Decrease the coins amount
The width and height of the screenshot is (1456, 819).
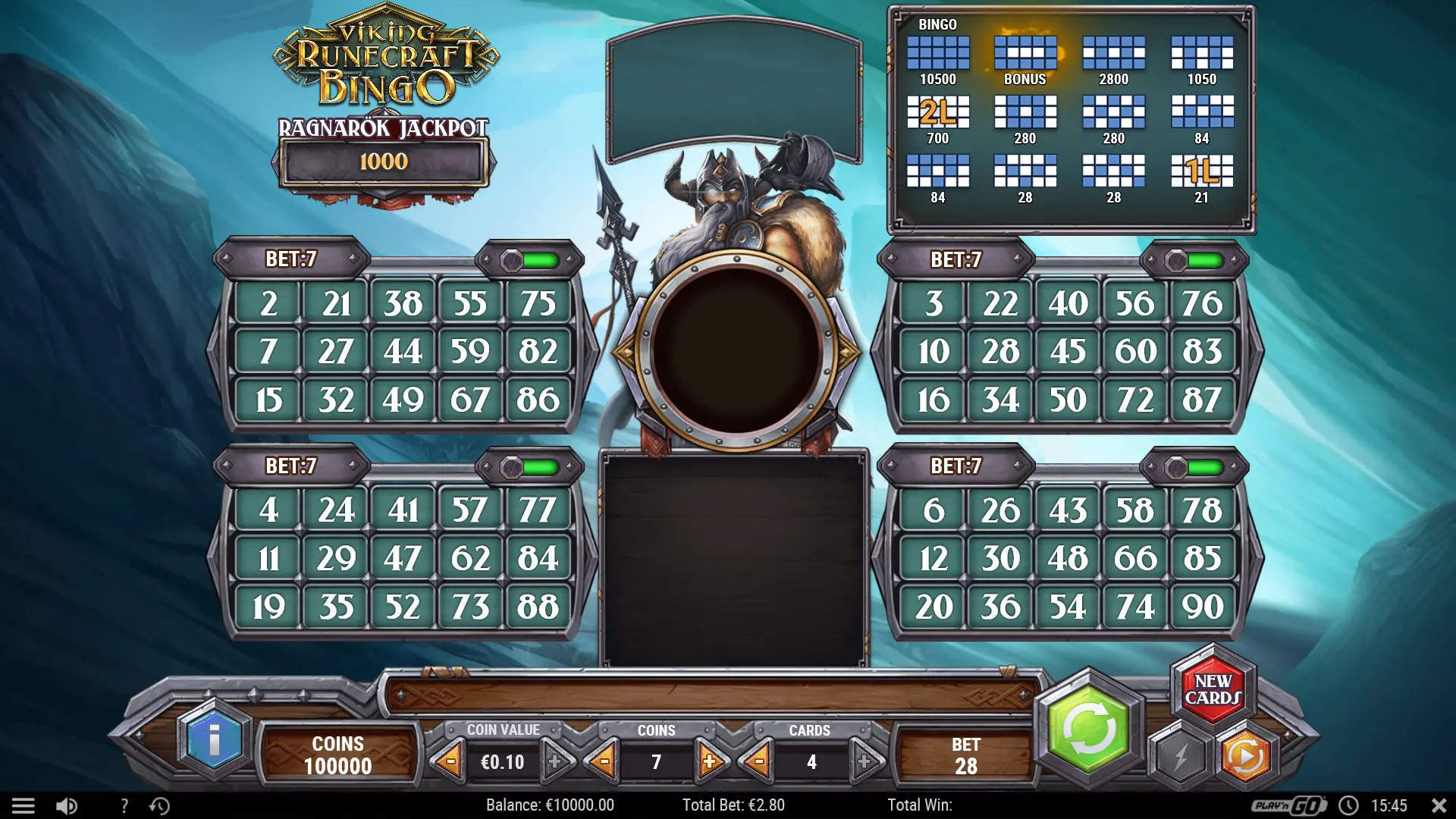coord(604,762)
